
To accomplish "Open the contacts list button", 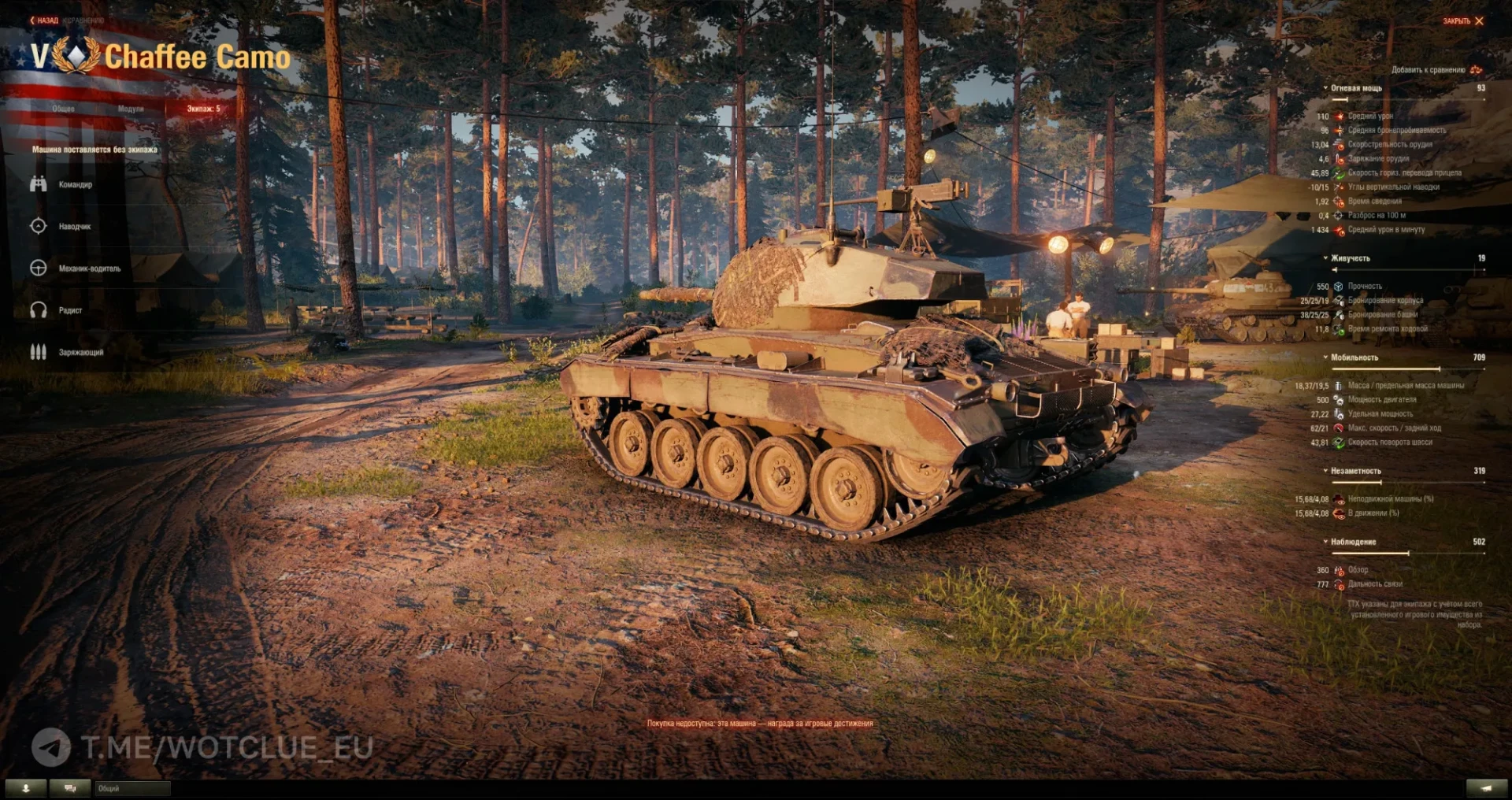I will 26,788.
